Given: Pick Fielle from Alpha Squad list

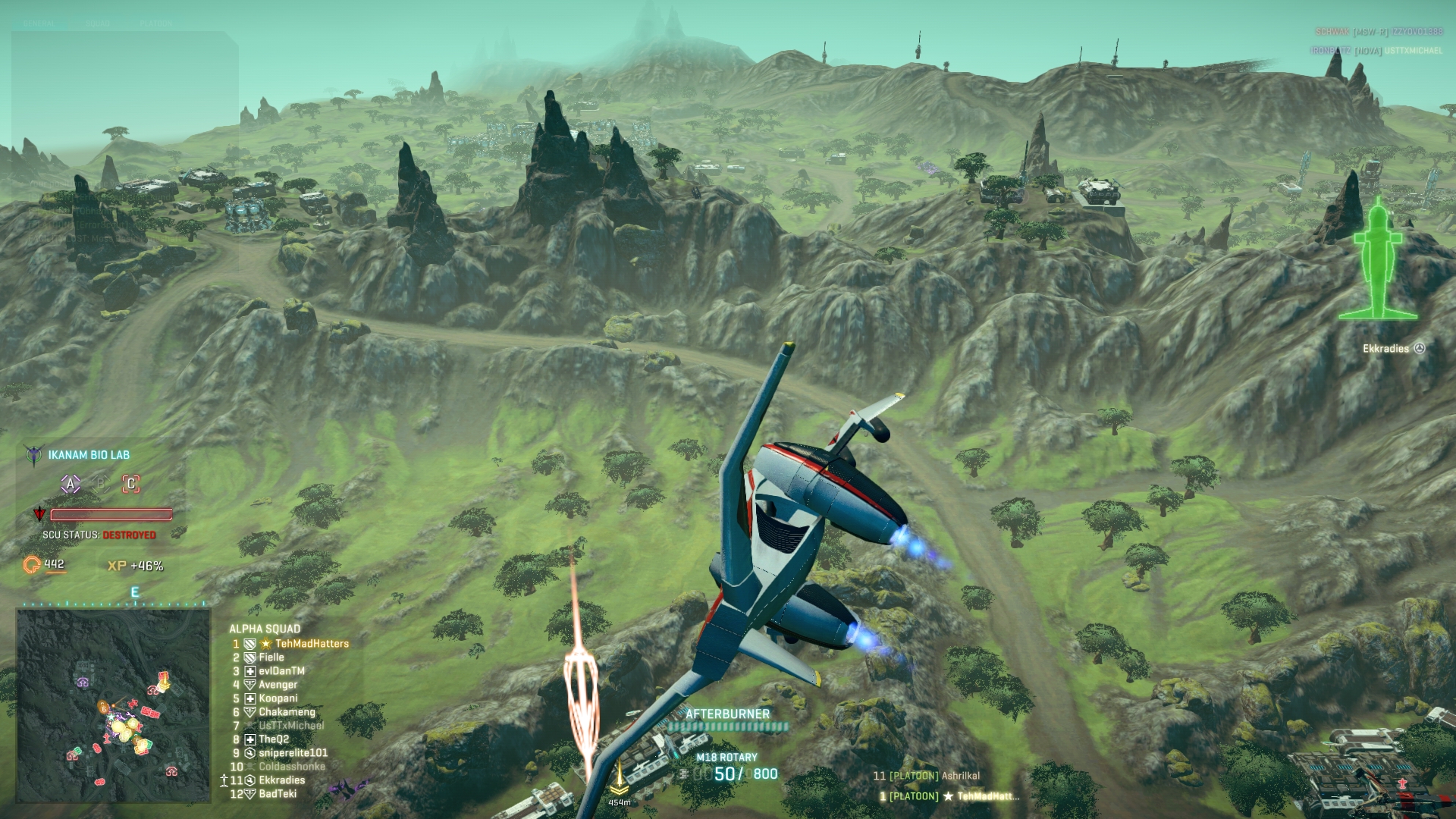Looking at the screenshot, I should pos(271,657).
